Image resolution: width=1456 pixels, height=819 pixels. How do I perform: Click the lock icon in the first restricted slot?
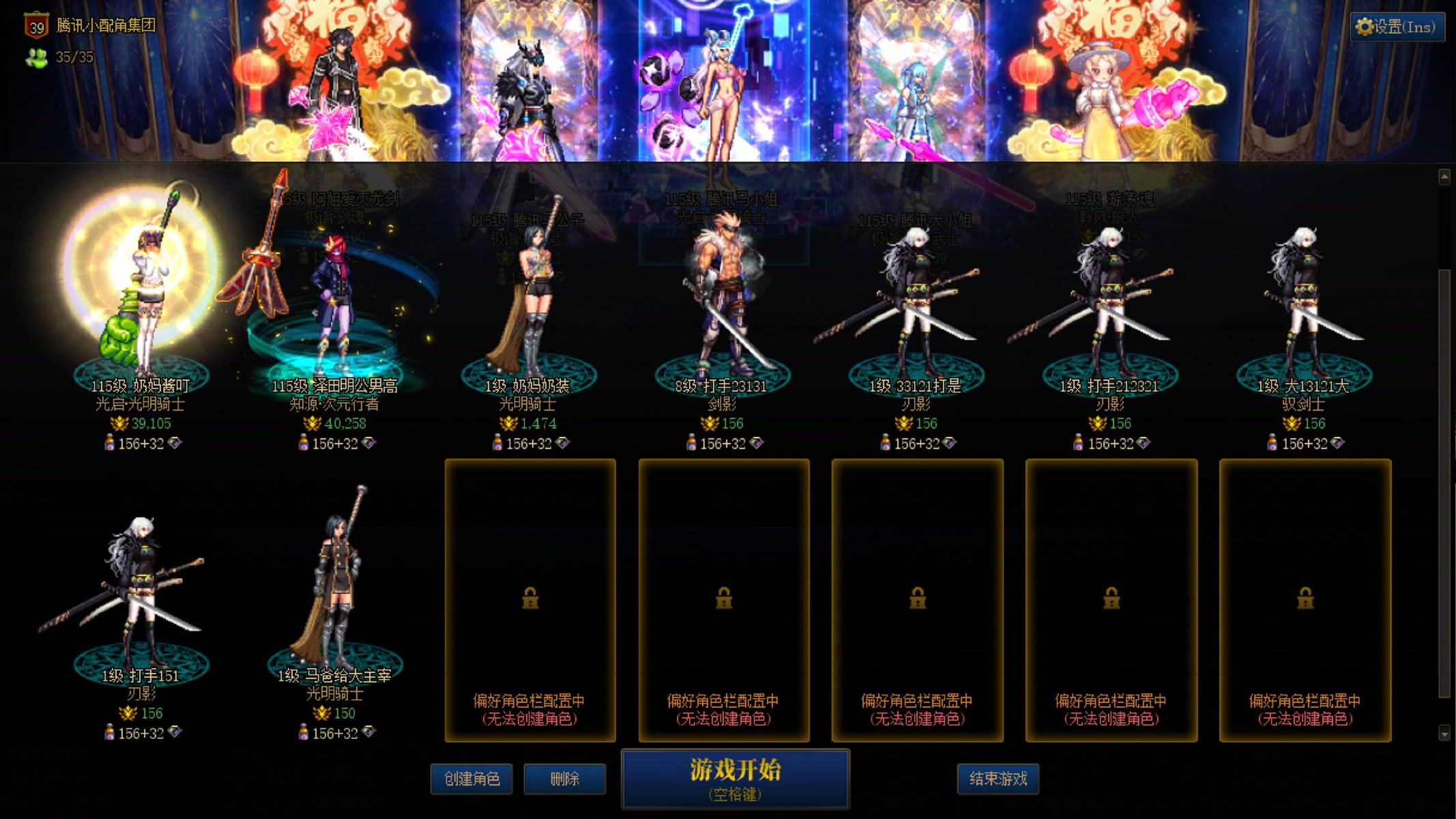(531, 599)
